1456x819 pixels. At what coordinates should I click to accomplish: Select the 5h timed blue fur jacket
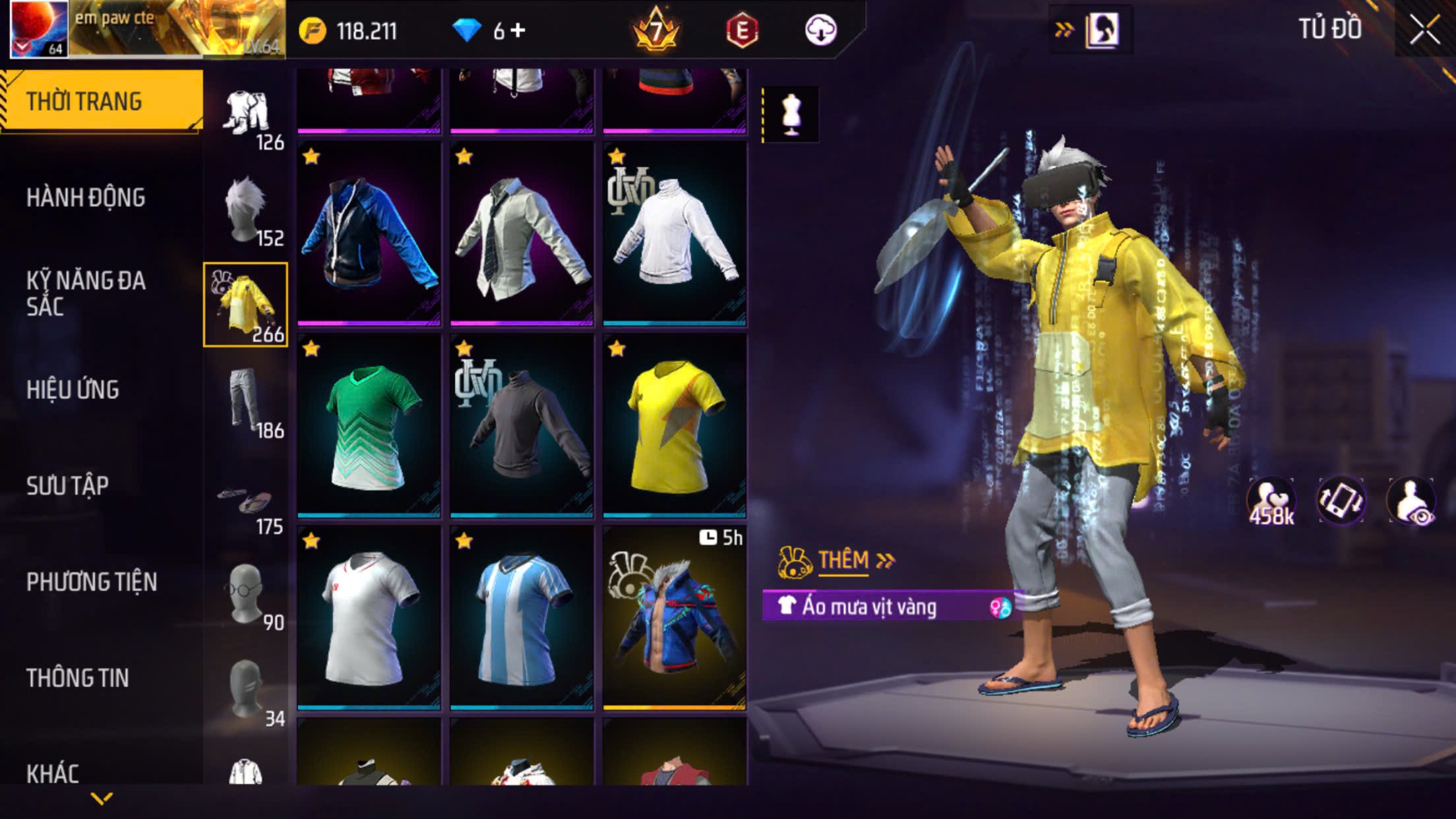click(675, 618)
